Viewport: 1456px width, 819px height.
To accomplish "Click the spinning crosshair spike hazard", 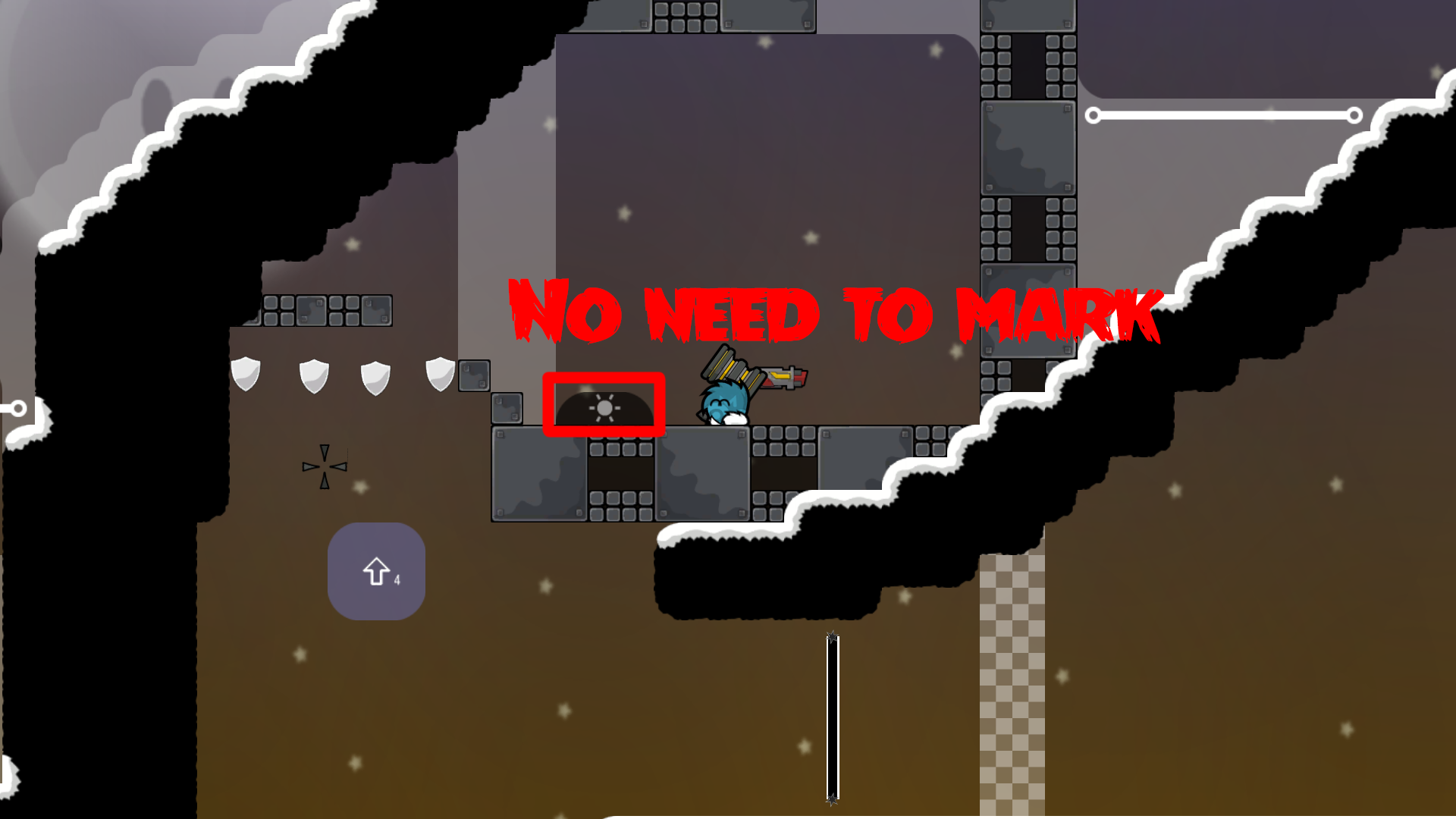I will 325,465.
